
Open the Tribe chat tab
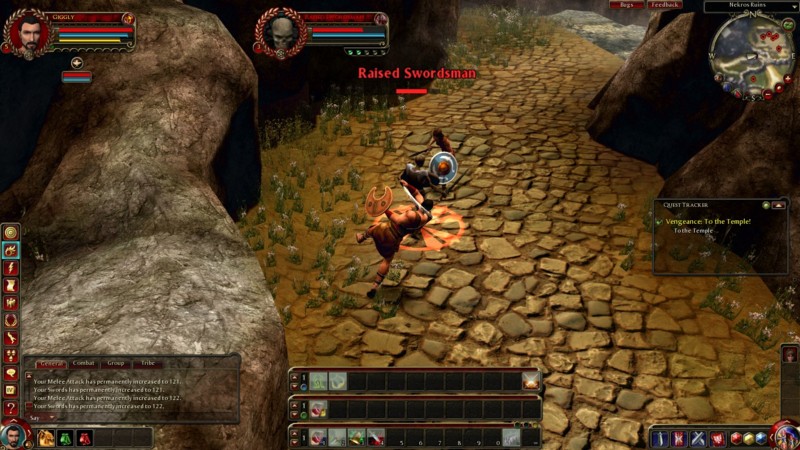tap(148, 363)
